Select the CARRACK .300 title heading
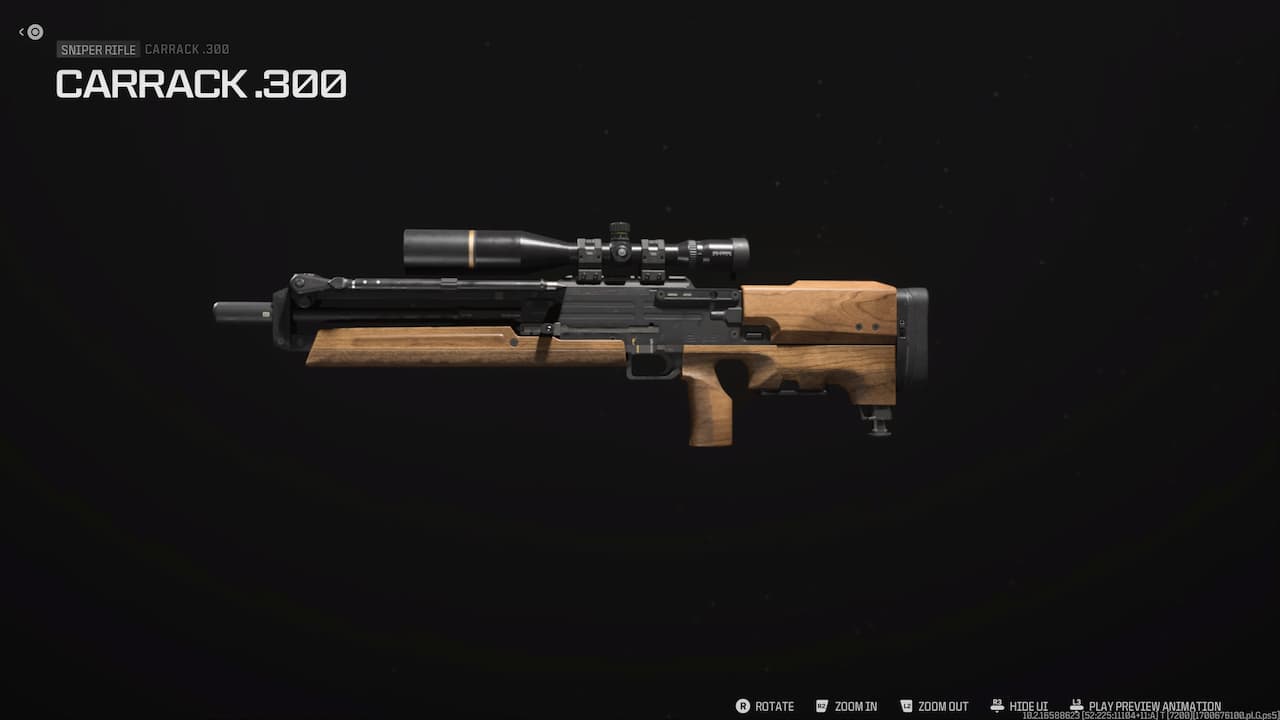Viewport: 1280px width, 720px height. [201, 84]
